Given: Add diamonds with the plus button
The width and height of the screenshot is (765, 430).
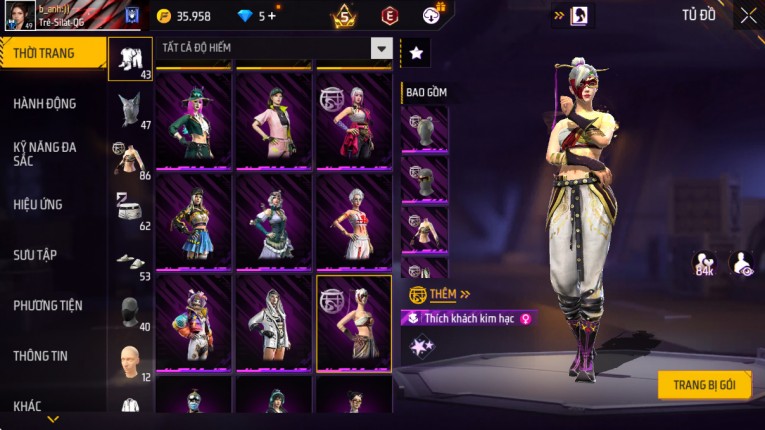Looking at the screenshot, I should (x=272, y=16).
